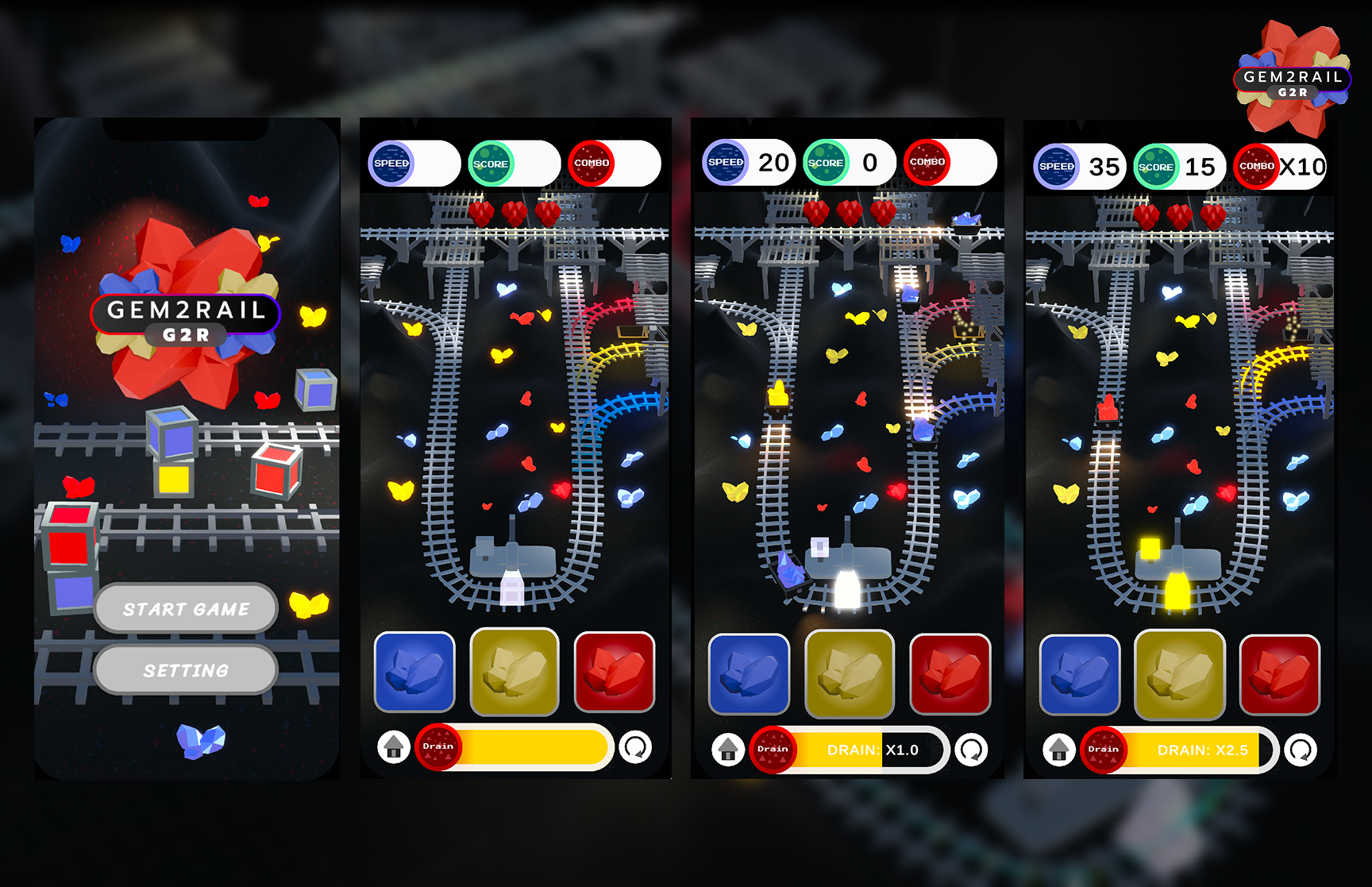Image resolution: width=1372 pixels, height=887 pixels.
Task: Go home using icon beside DRAIN: X2.5
Action: (1058, 750)
